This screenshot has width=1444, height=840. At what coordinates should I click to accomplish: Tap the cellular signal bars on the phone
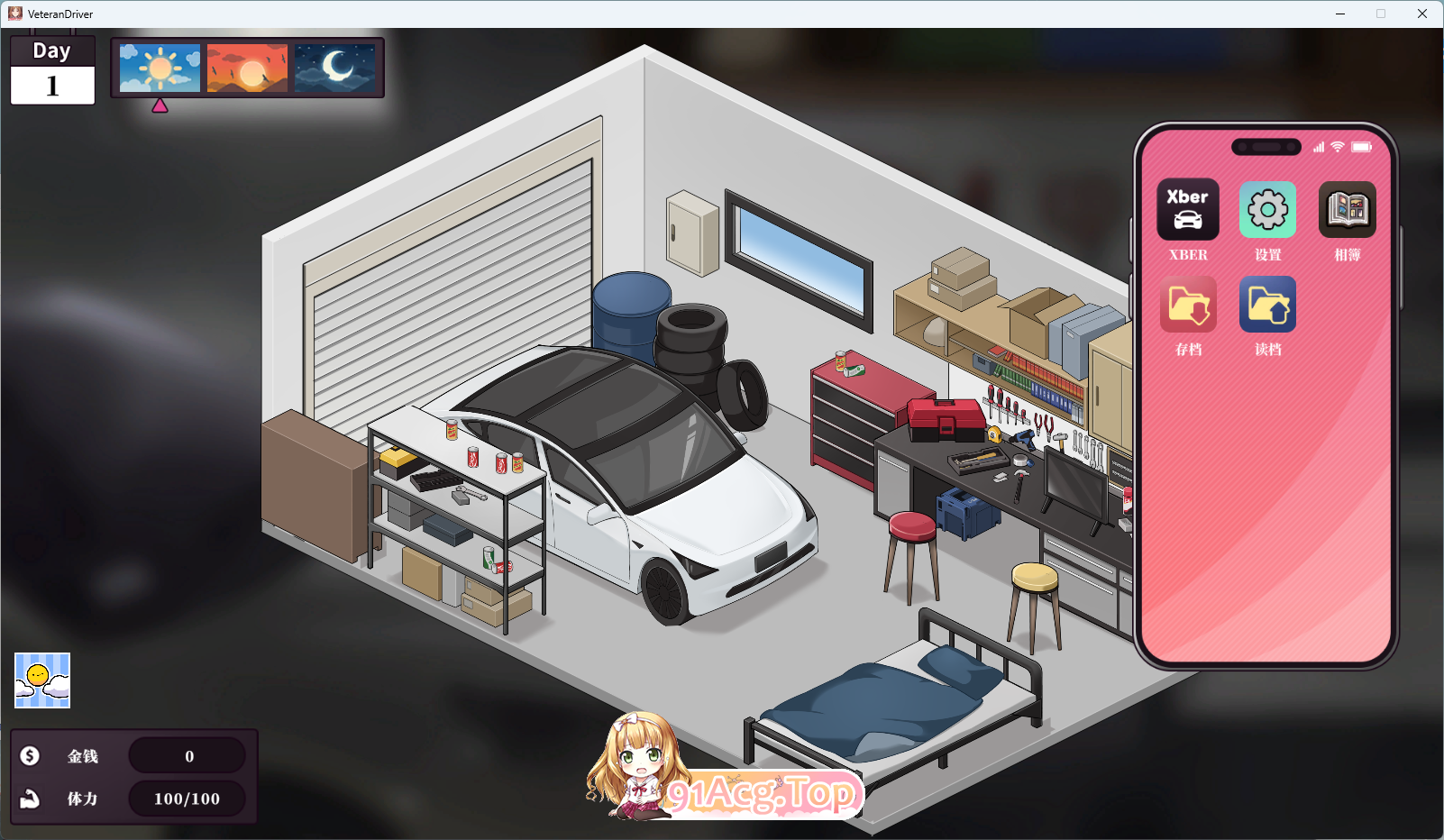pyautogui.click(x=1317, y=146)
